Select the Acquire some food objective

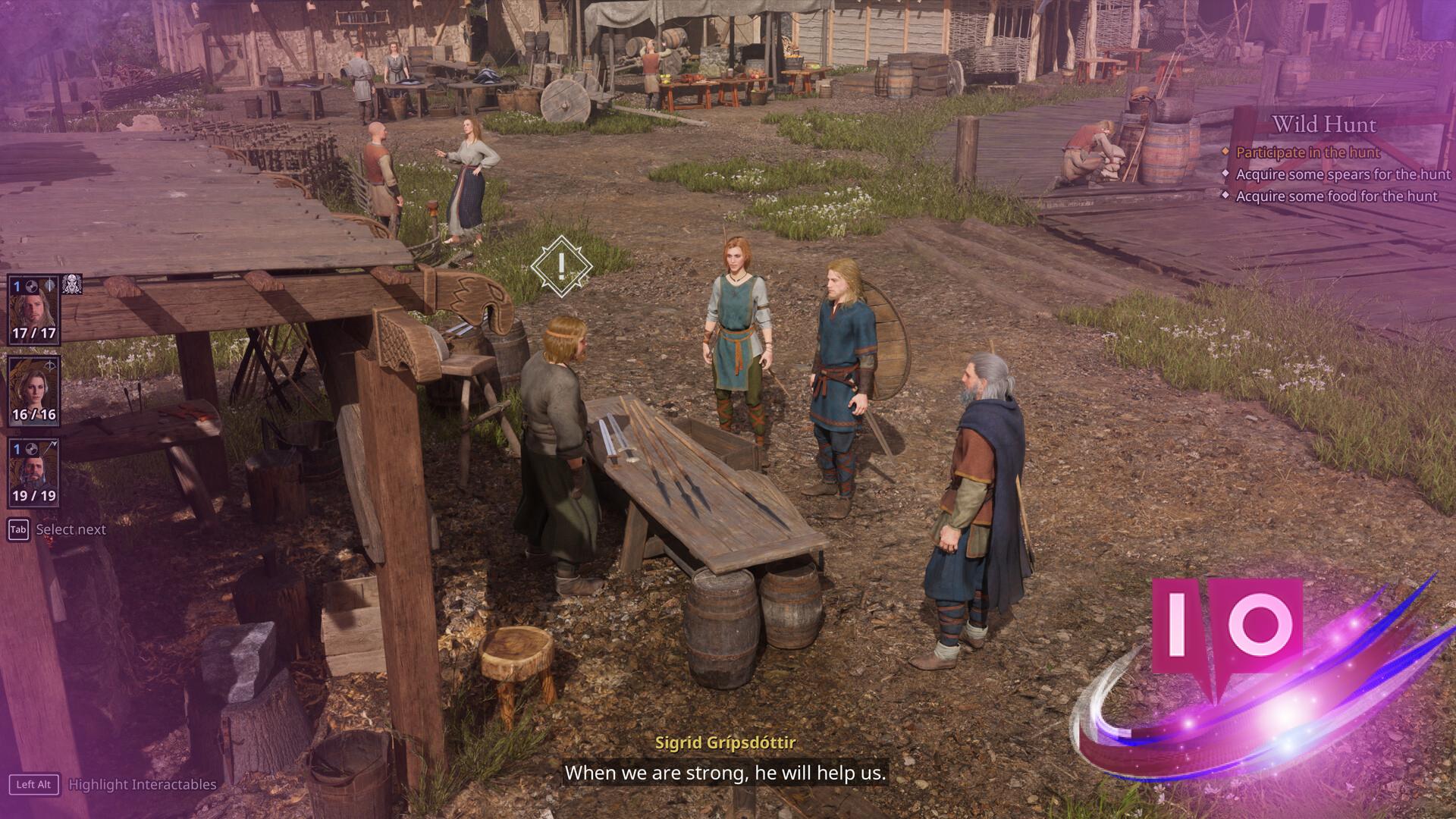click(x=1336, y=196)
